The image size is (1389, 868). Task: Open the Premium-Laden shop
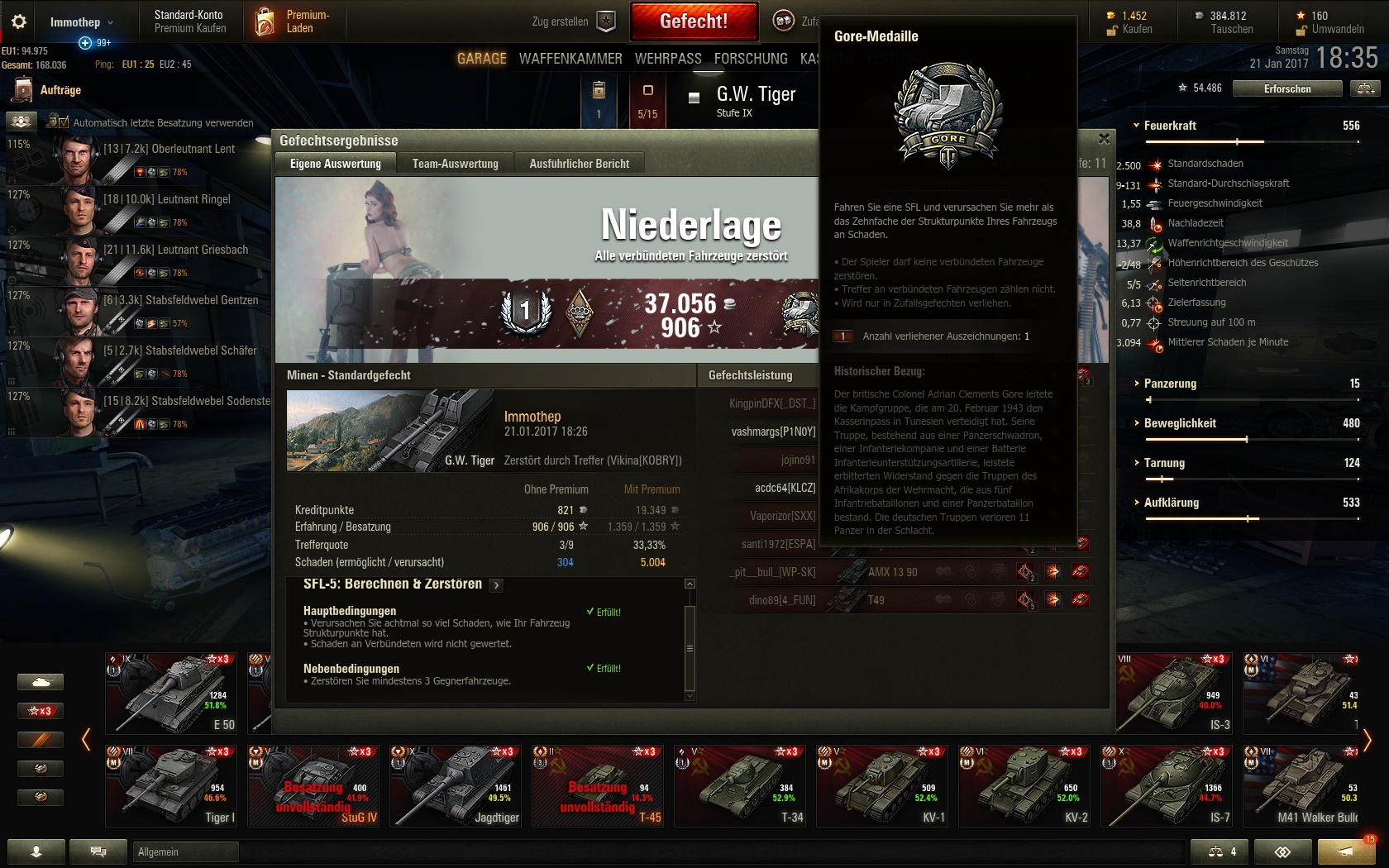(x=294, y=21)
